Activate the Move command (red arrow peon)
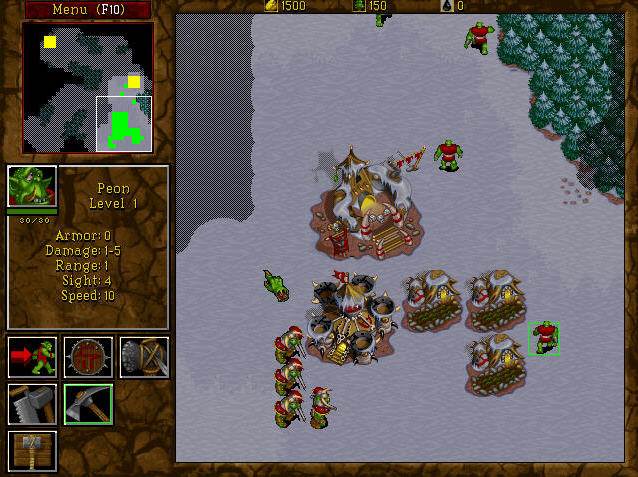 (x=32, y=357)
